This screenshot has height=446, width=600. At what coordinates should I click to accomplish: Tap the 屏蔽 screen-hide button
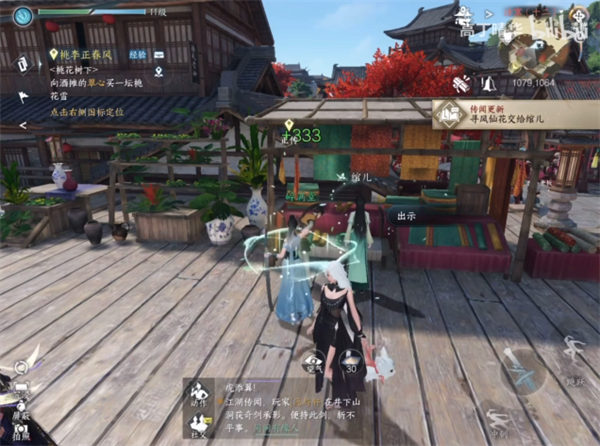[20, 404]
